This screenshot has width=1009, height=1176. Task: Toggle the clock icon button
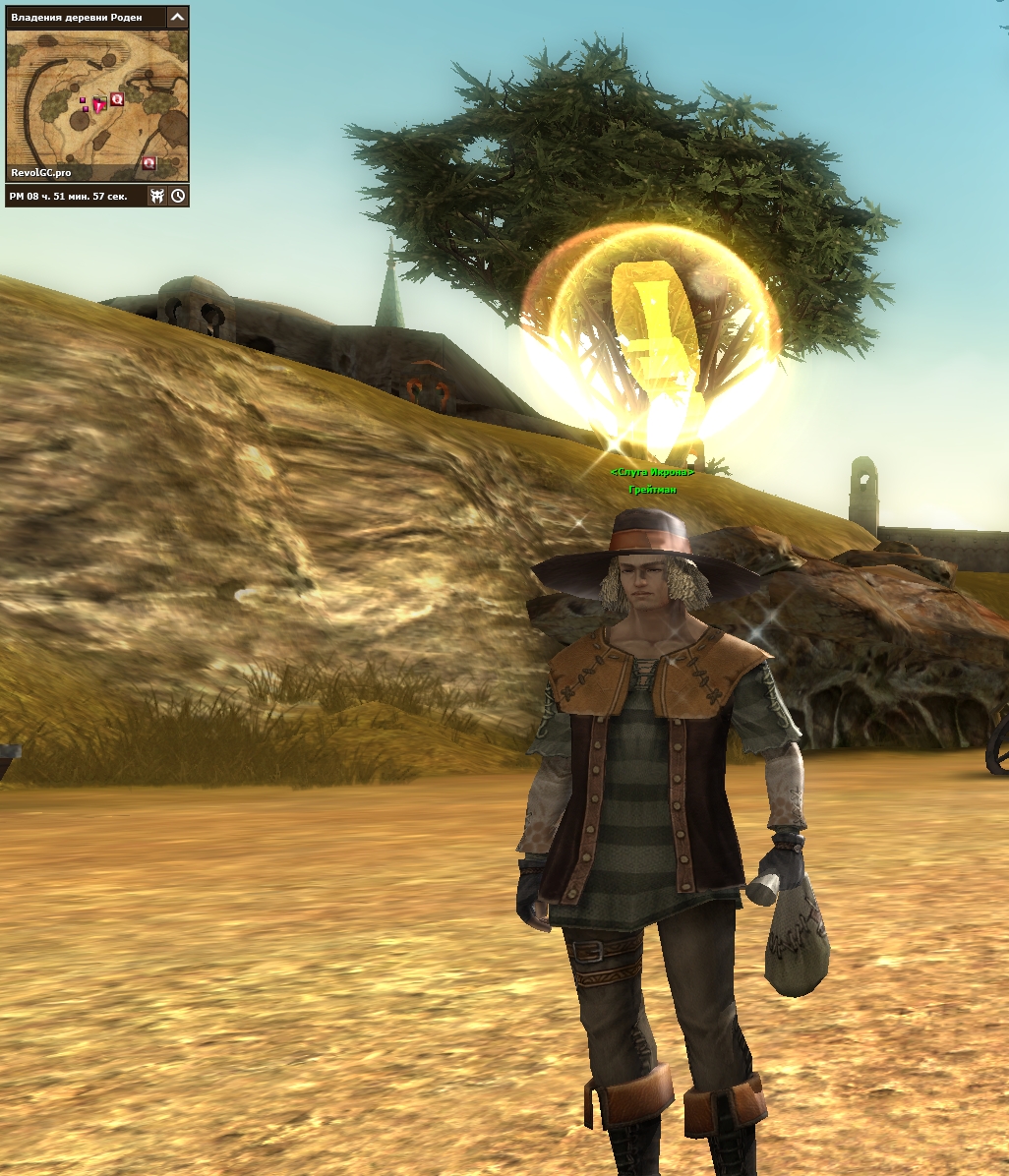[x=178, y=196]
